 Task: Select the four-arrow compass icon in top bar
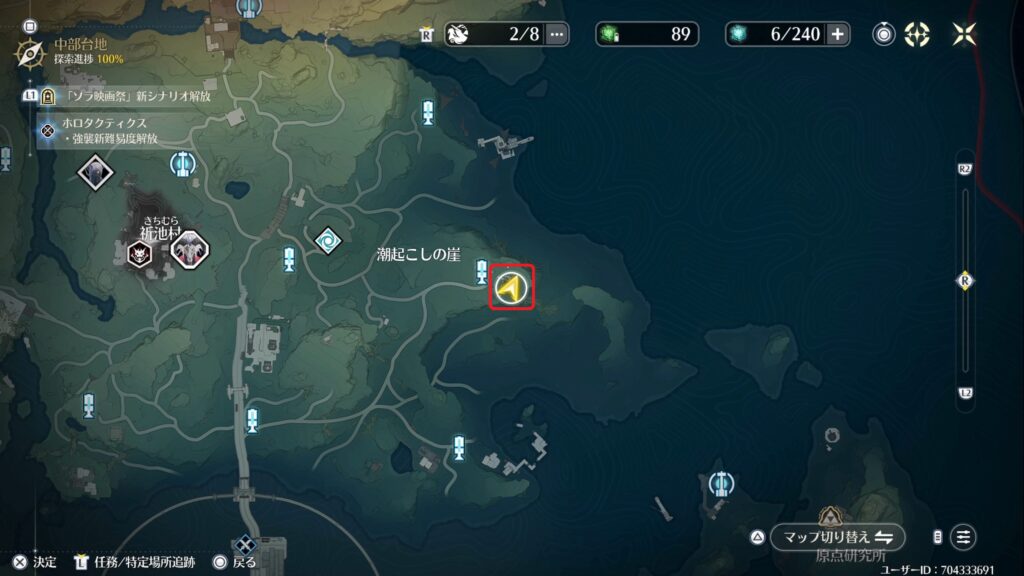click(917, 34)
